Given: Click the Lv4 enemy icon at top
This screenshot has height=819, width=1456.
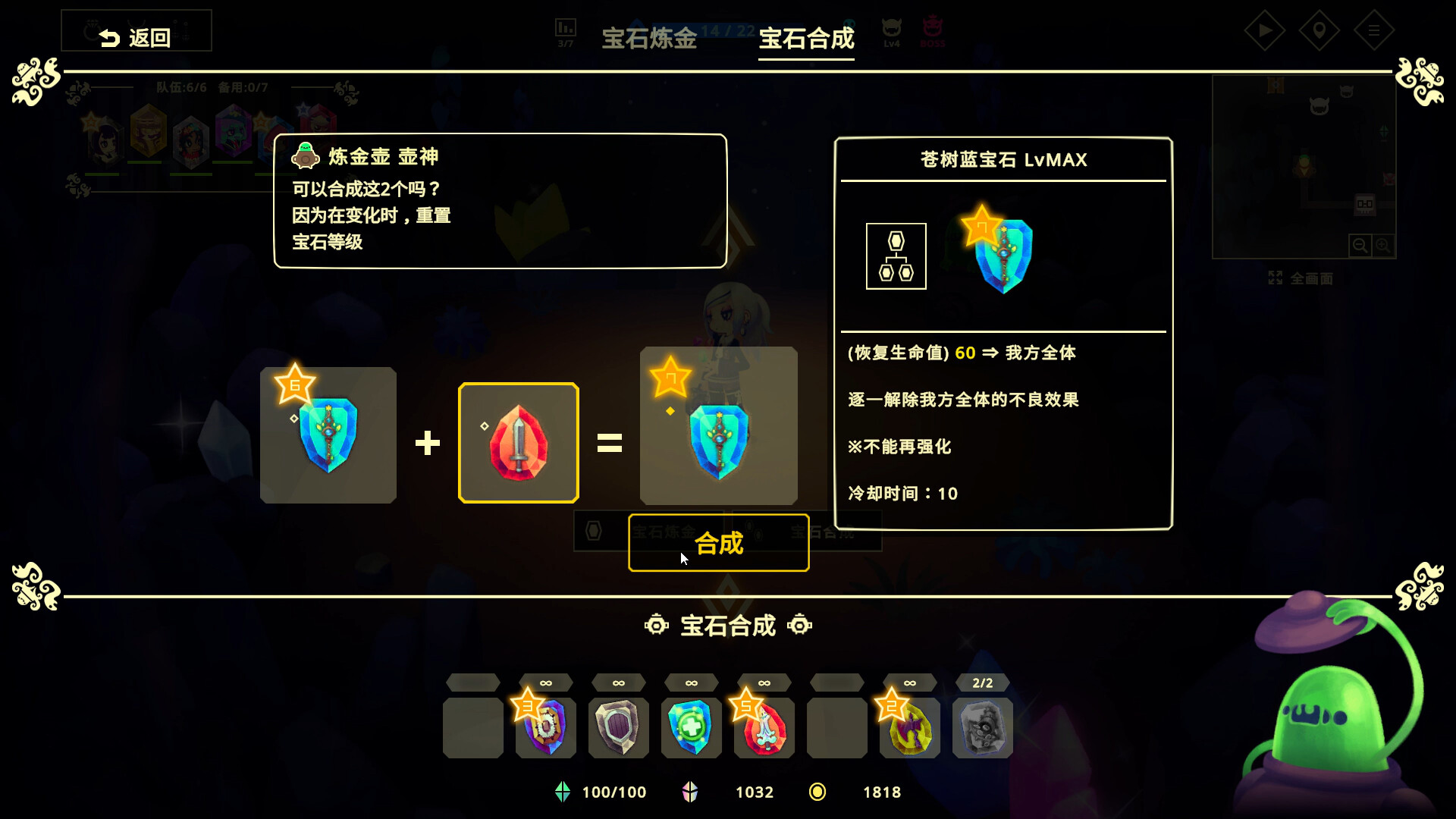Looking at the screenshot, I should (x=891, y=30).
